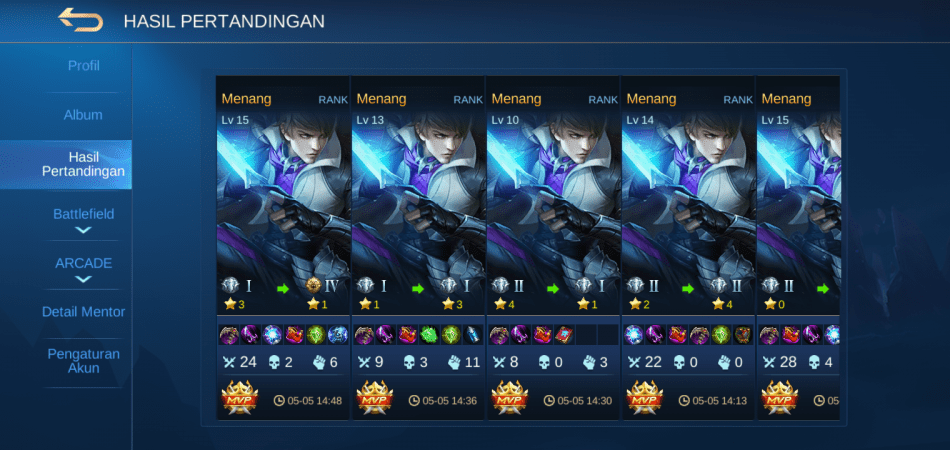
Task: Switch to the Album tab
Action: 83,115
